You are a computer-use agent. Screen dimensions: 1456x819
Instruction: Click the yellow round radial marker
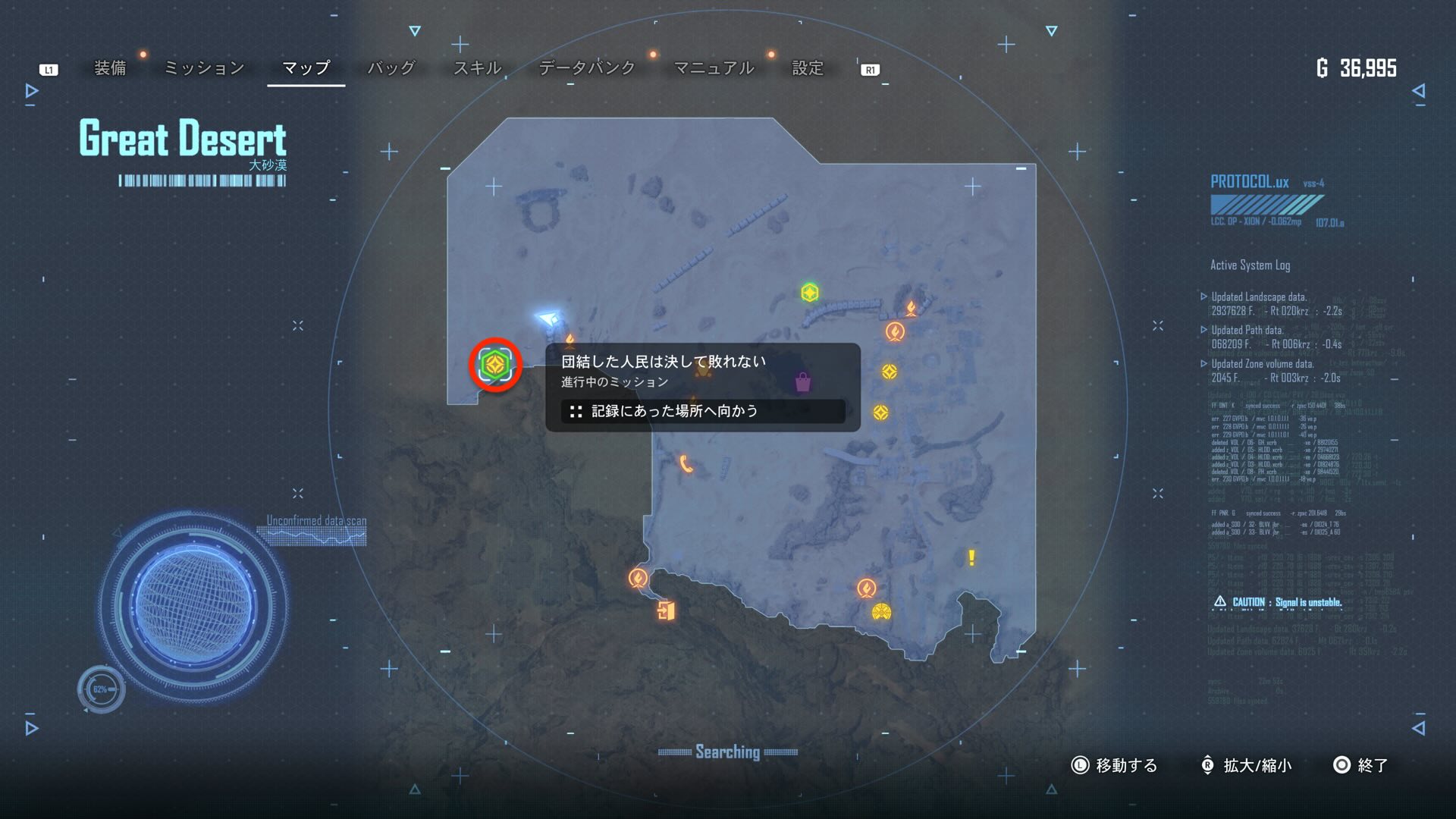click(x=881, y=611)
